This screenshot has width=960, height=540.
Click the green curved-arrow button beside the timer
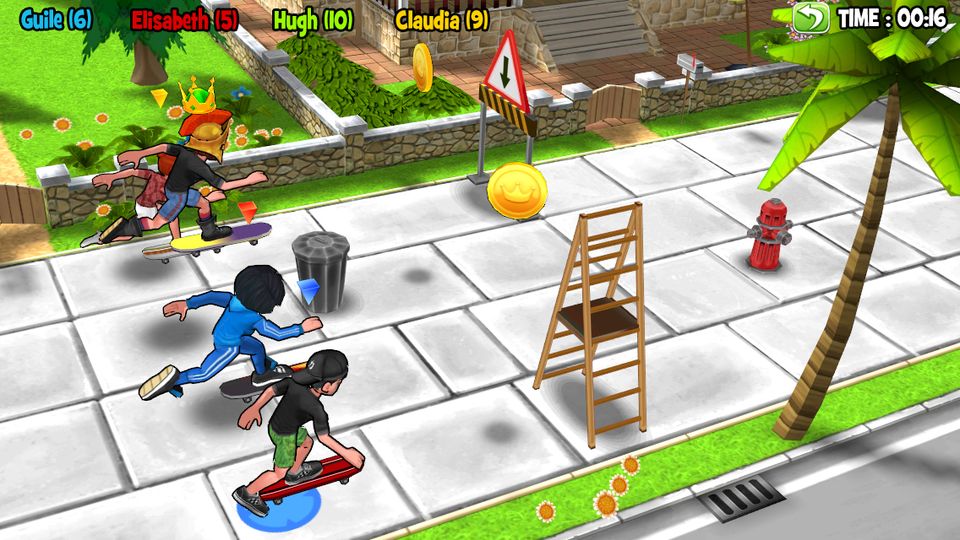pos(811,18)
